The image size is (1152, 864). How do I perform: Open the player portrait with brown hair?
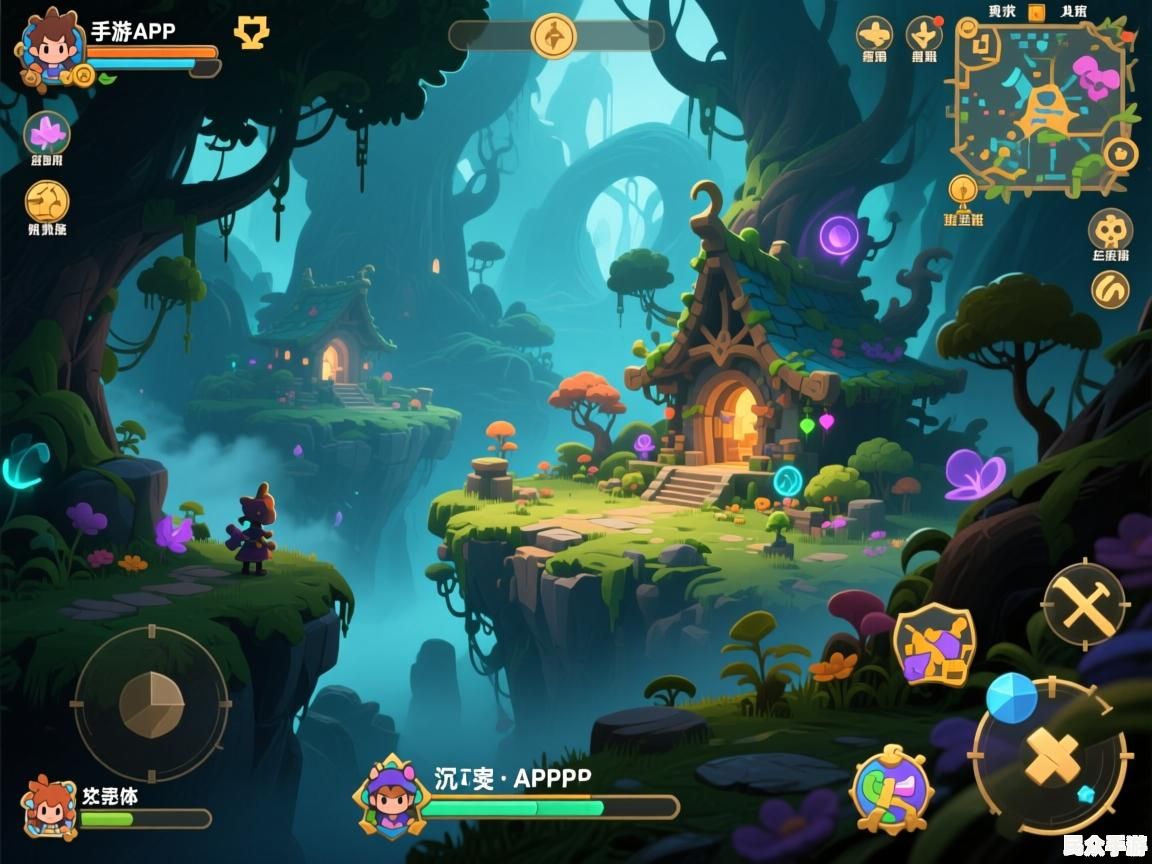[52, 48]
